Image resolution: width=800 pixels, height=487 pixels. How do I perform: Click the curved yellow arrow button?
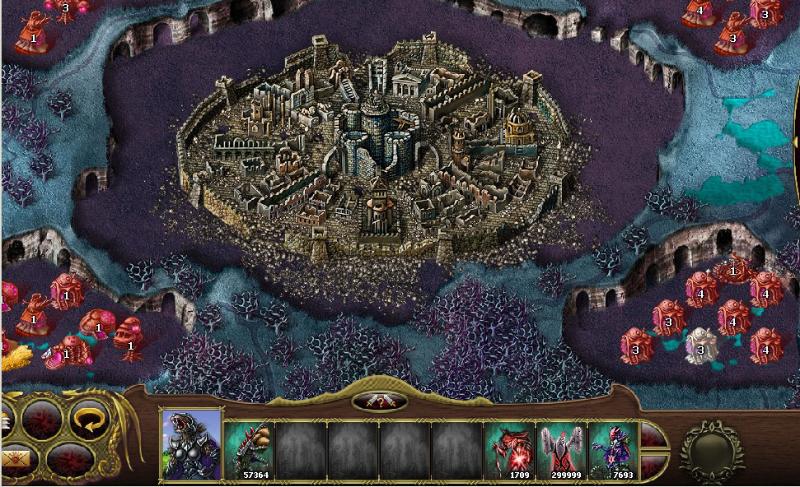(88, 419)
